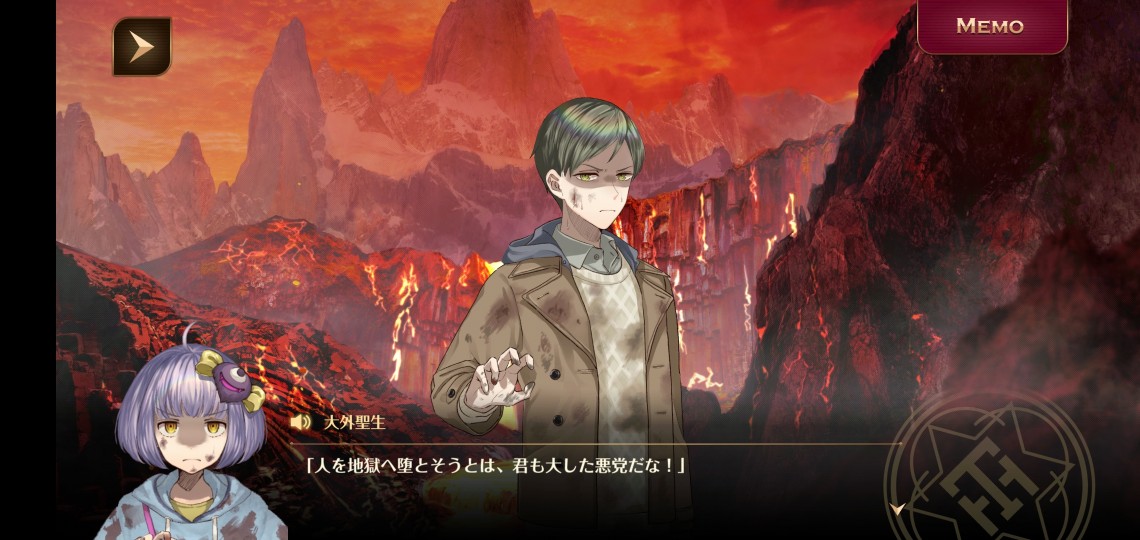
Task: Open the MEMO panel
Action: [991, 26]
